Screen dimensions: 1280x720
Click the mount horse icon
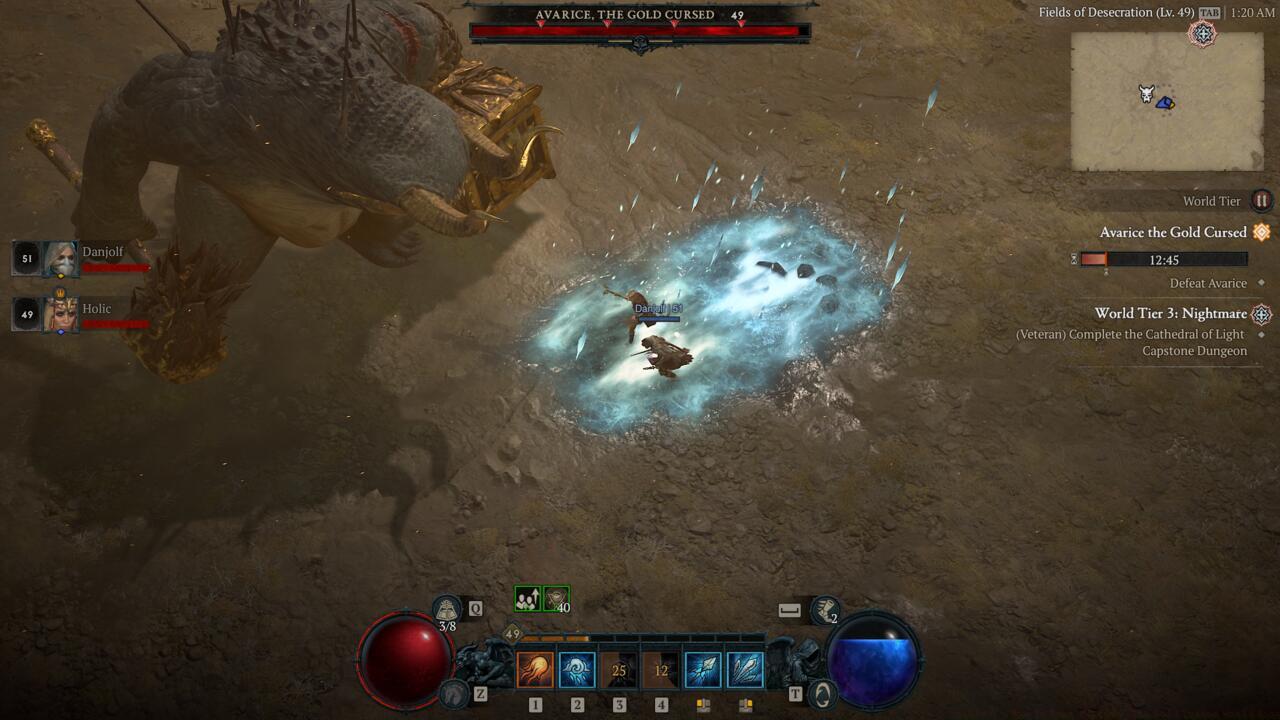click(x=455, y=693)
